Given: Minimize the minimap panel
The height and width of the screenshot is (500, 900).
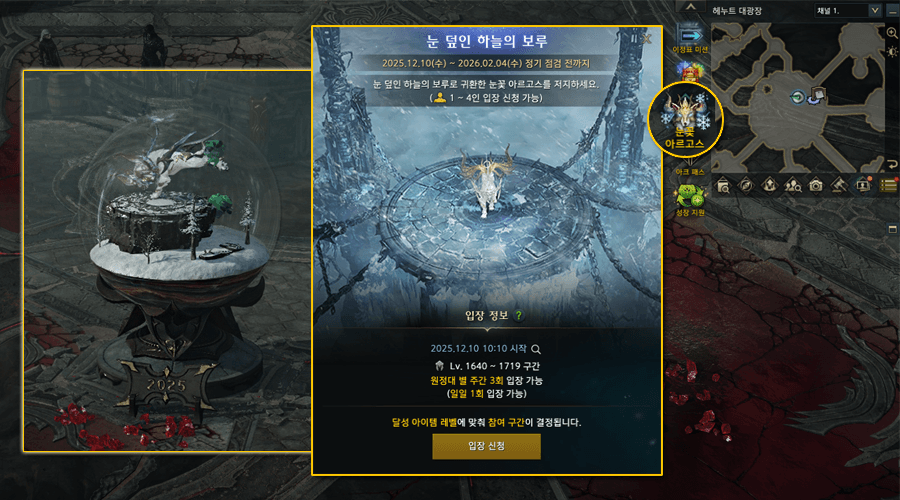Looking at the screenshot, I should coord(891,10).
